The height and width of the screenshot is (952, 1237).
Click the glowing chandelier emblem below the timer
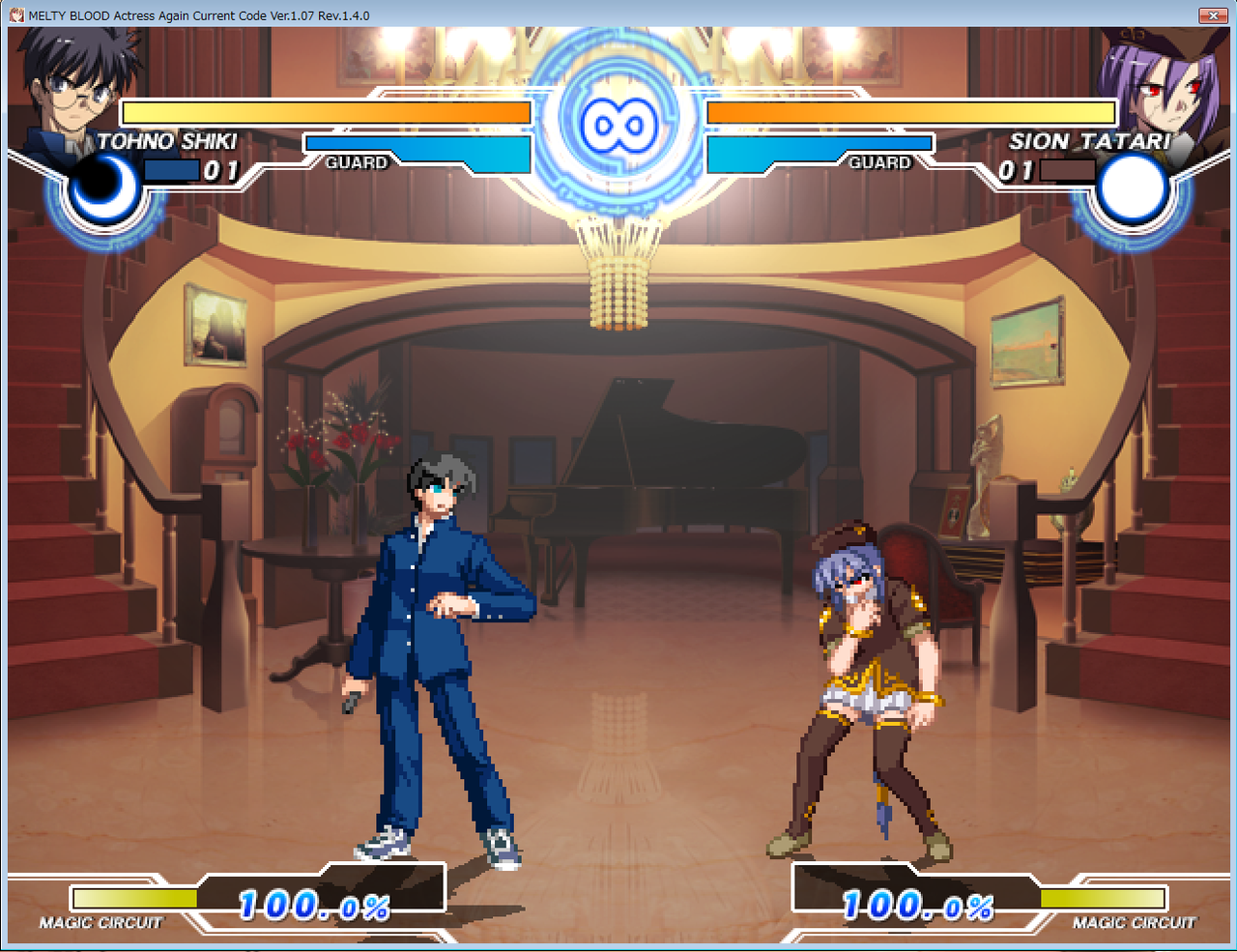(618, 280)
